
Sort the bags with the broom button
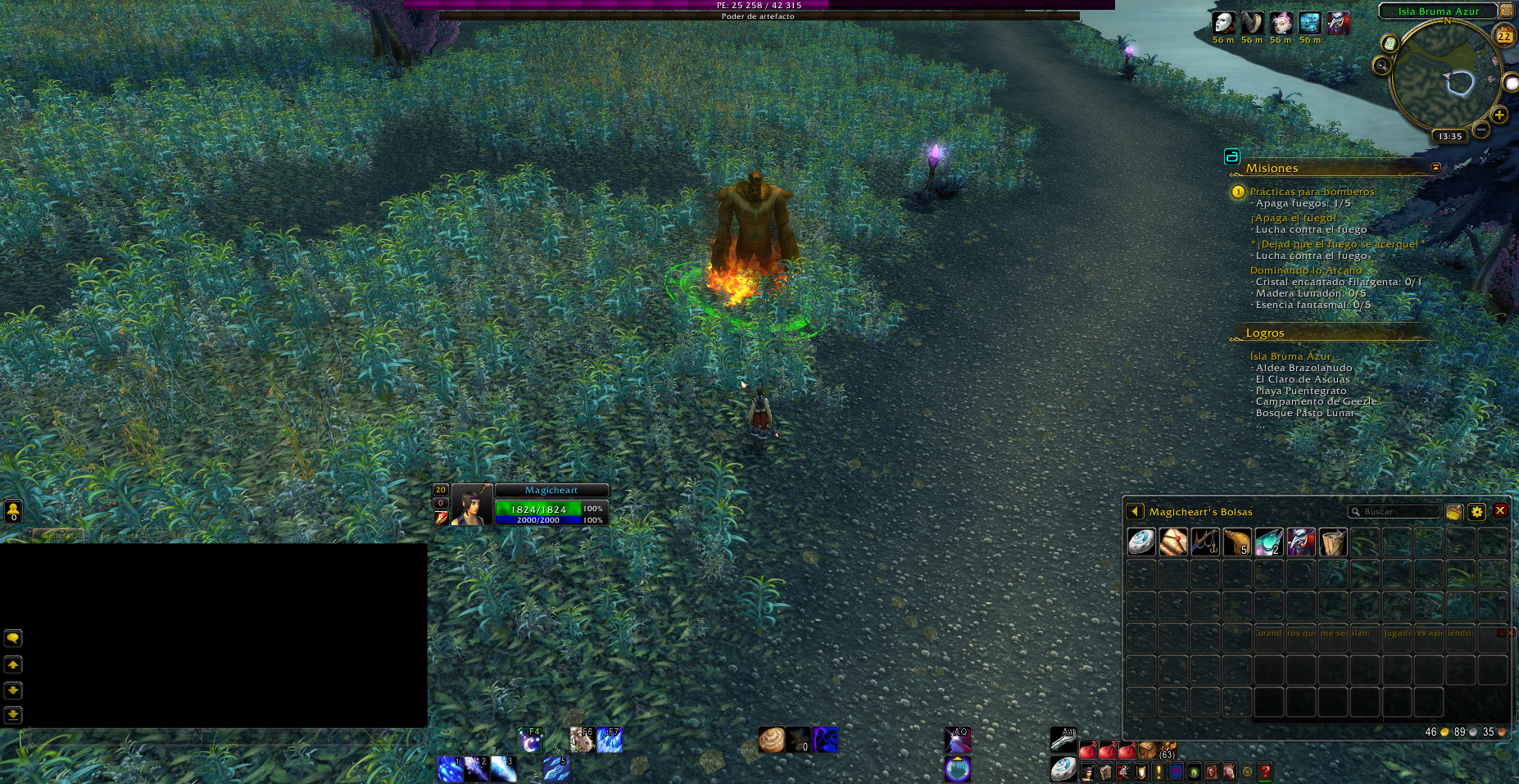coord(1453,511)
